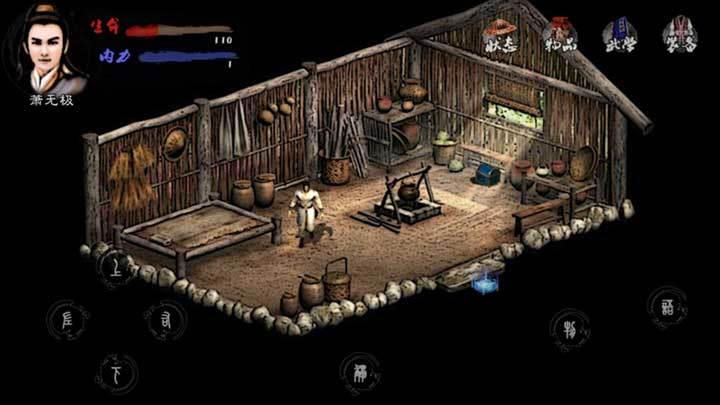Open the 装备 equipment menu
Viewport: 720px width, 405px height.
[680, 35]
